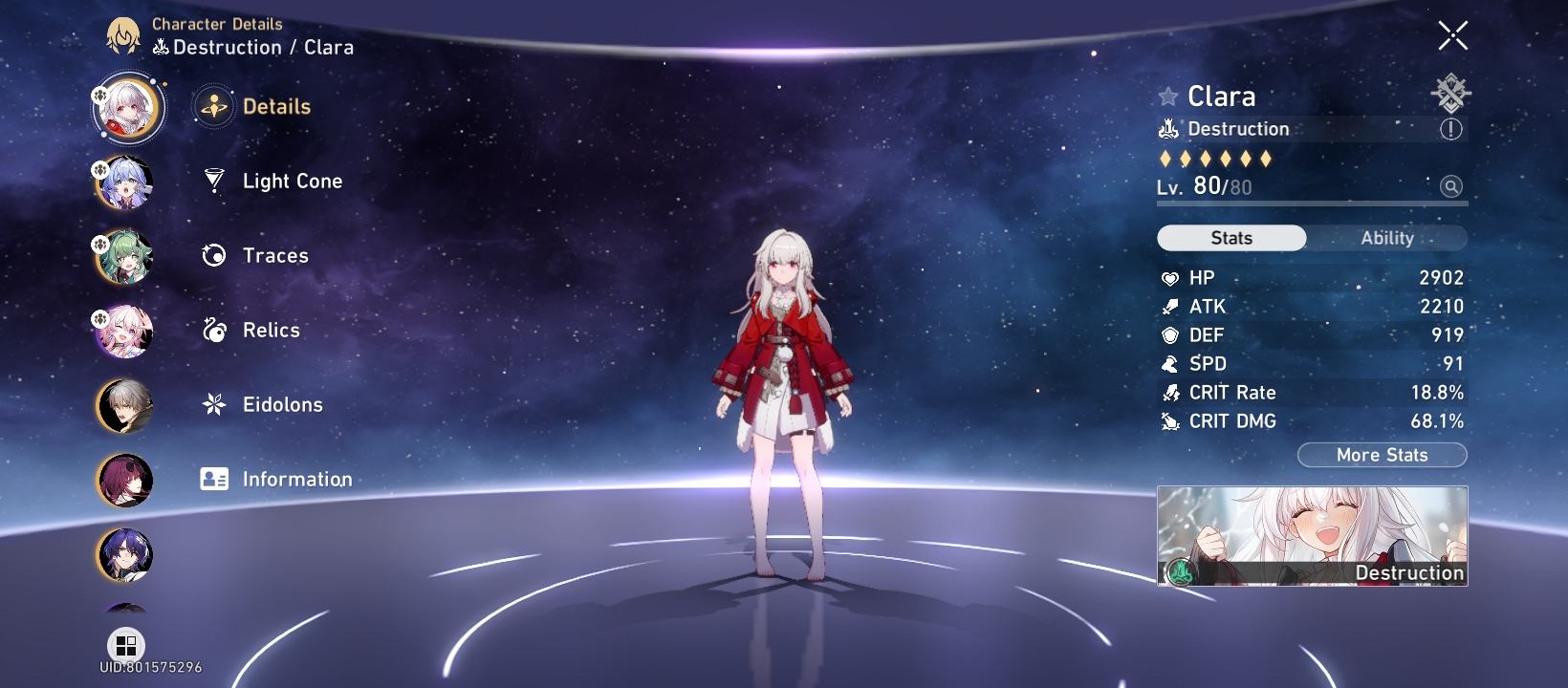Switch to the Stats tab
Image resolution: width=1568 pixels, height=688 pixels.
[1230, 238]
